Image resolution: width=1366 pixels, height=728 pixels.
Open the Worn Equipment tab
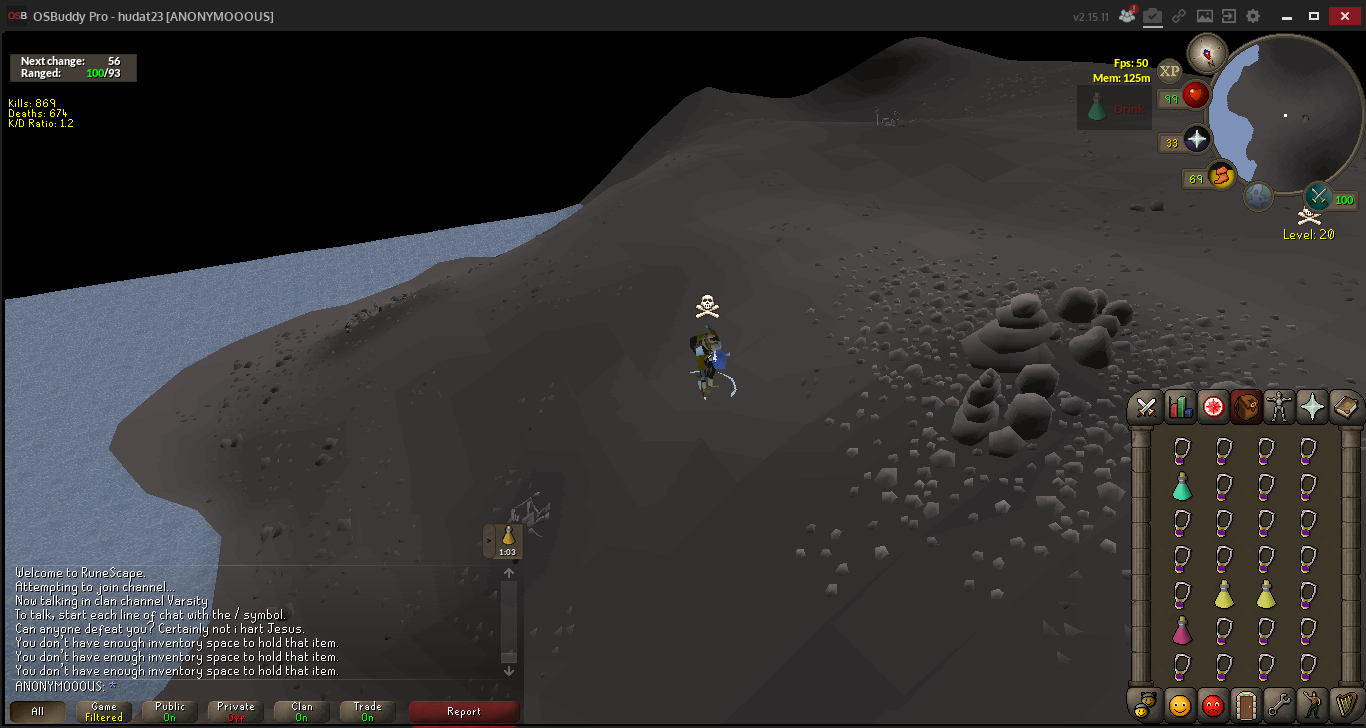(1279, 407)
